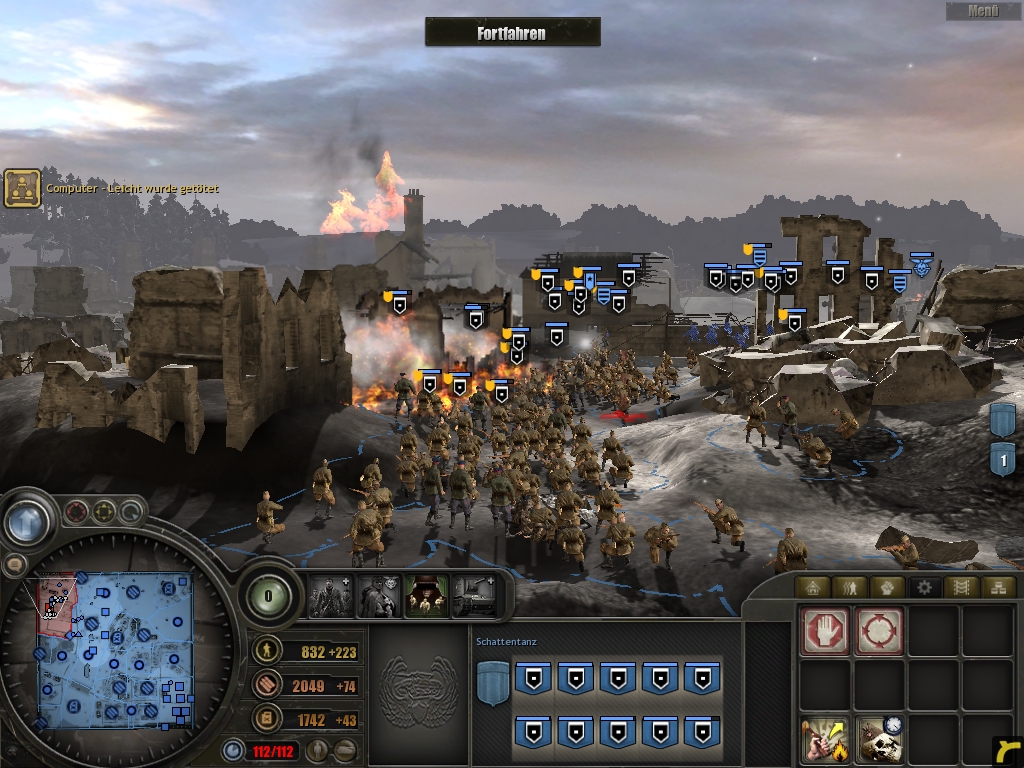The image size is (1024, 768).
Task: Click the tactical minimap
Action: [x=116, y=650]
